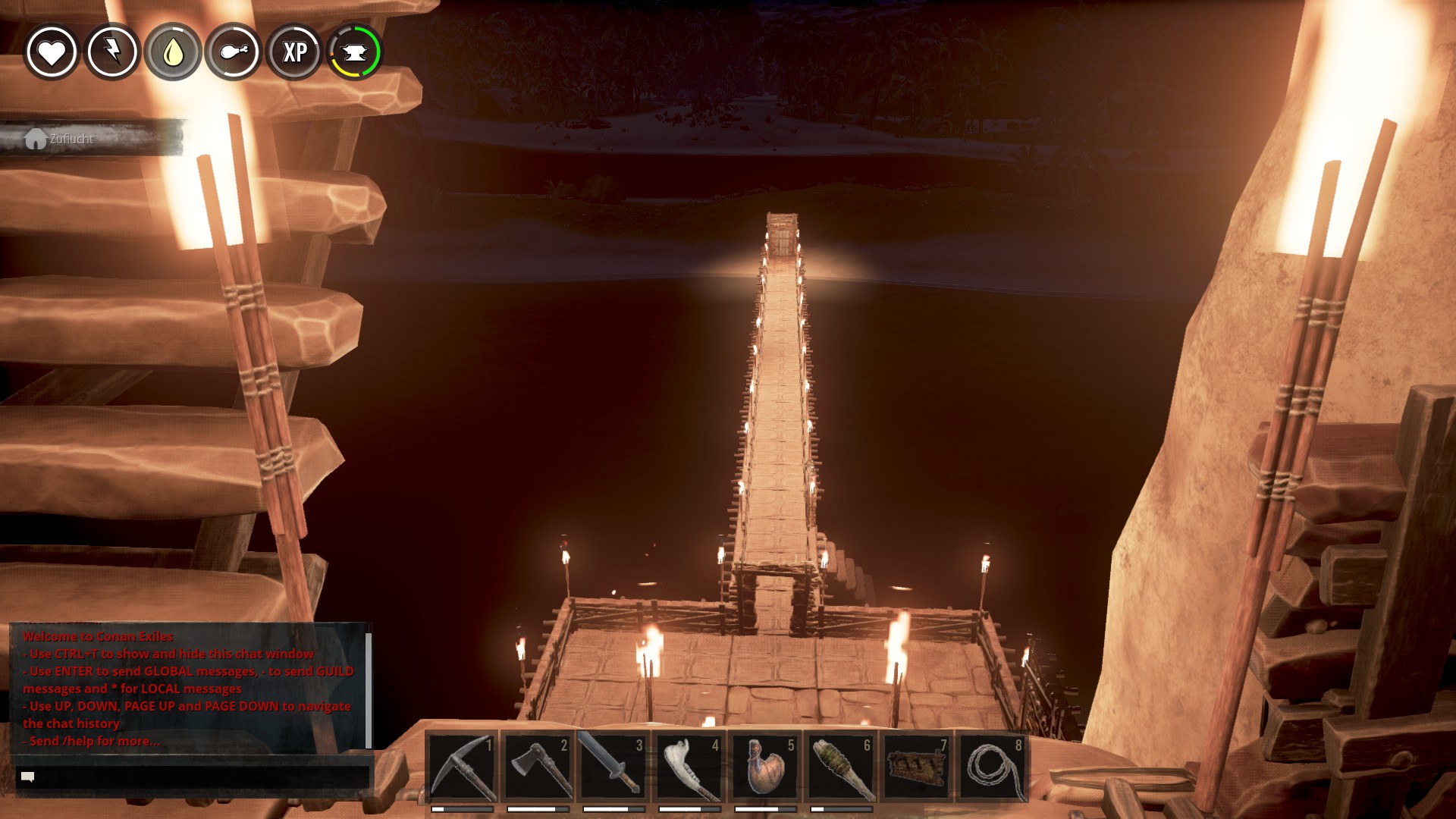Use the waterskin in hotbar slot 5
The width and height of the screenshot is (1456, 819).
[x=765, y=766]
